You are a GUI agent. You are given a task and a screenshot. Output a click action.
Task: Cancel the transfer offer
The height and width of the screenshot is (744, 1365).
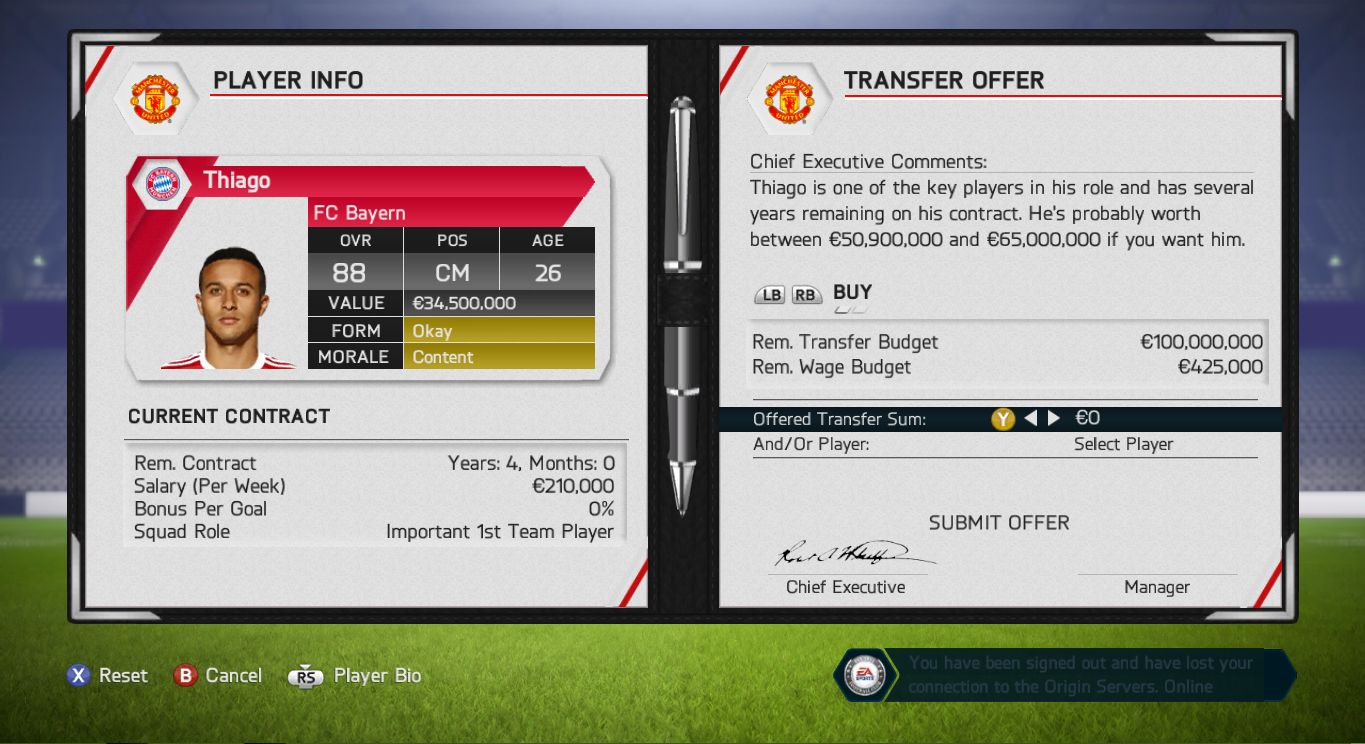pyautogui.click(x=217, y=676)
